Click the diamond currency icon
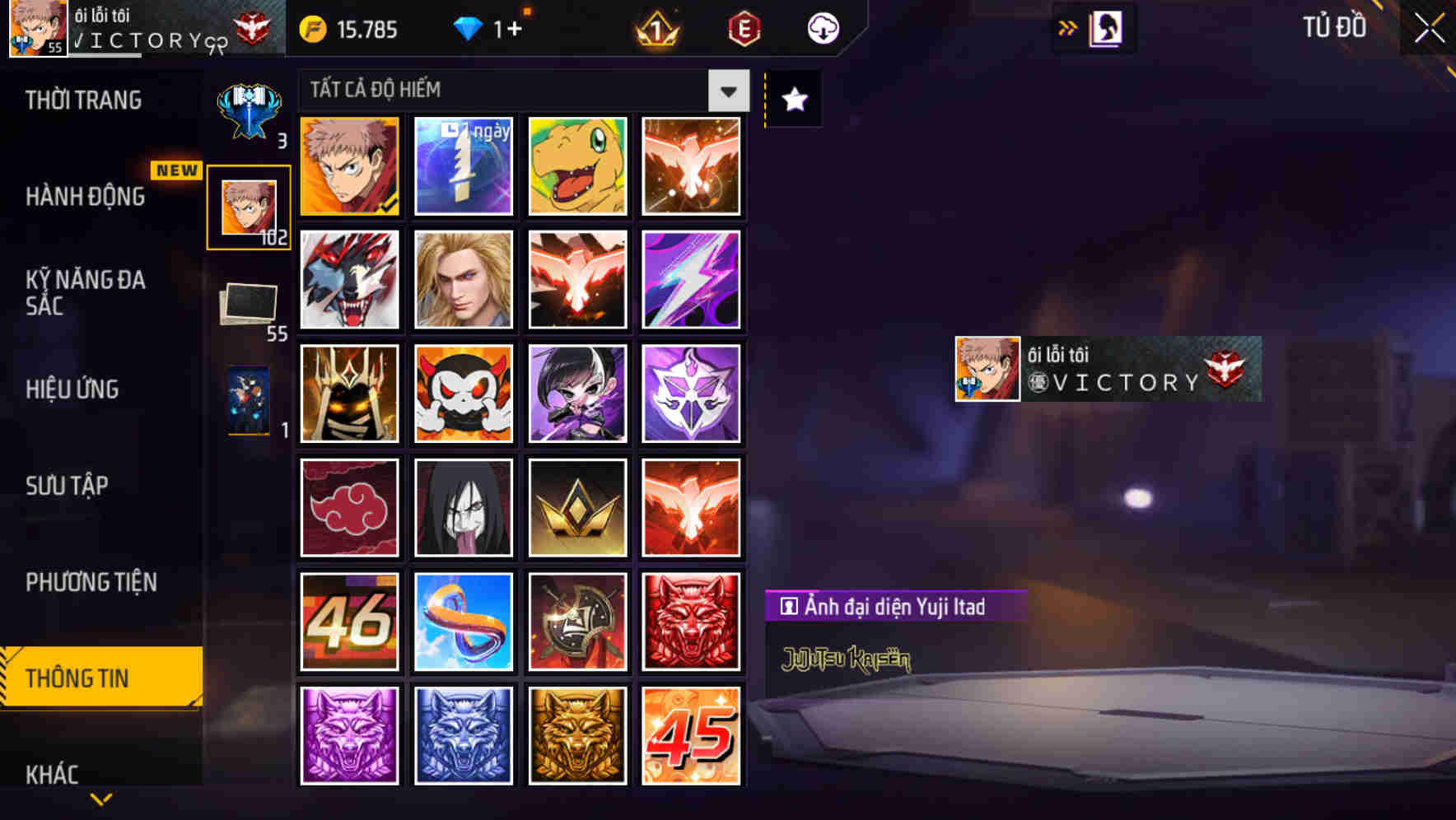Viewport: 1456px width, 820px height. click(x=468, y=27)
